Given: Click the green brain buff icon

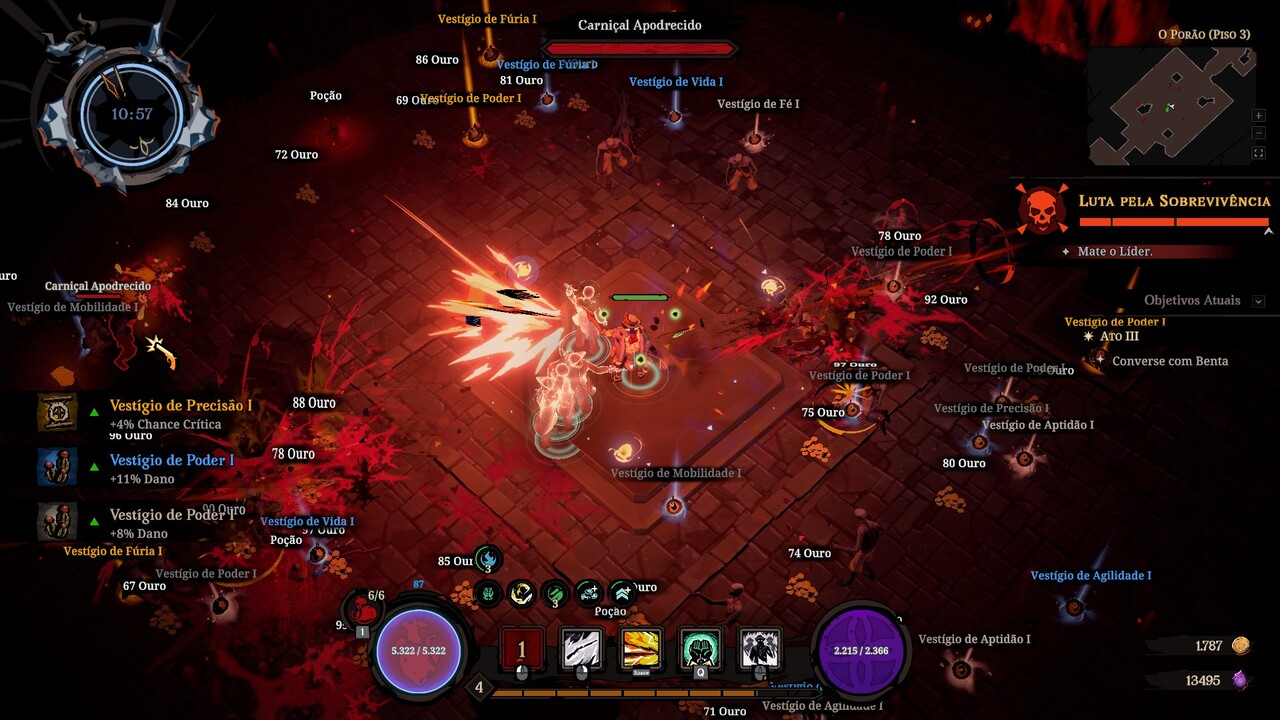Looking at the screenshot, I should tap(488, 593).
